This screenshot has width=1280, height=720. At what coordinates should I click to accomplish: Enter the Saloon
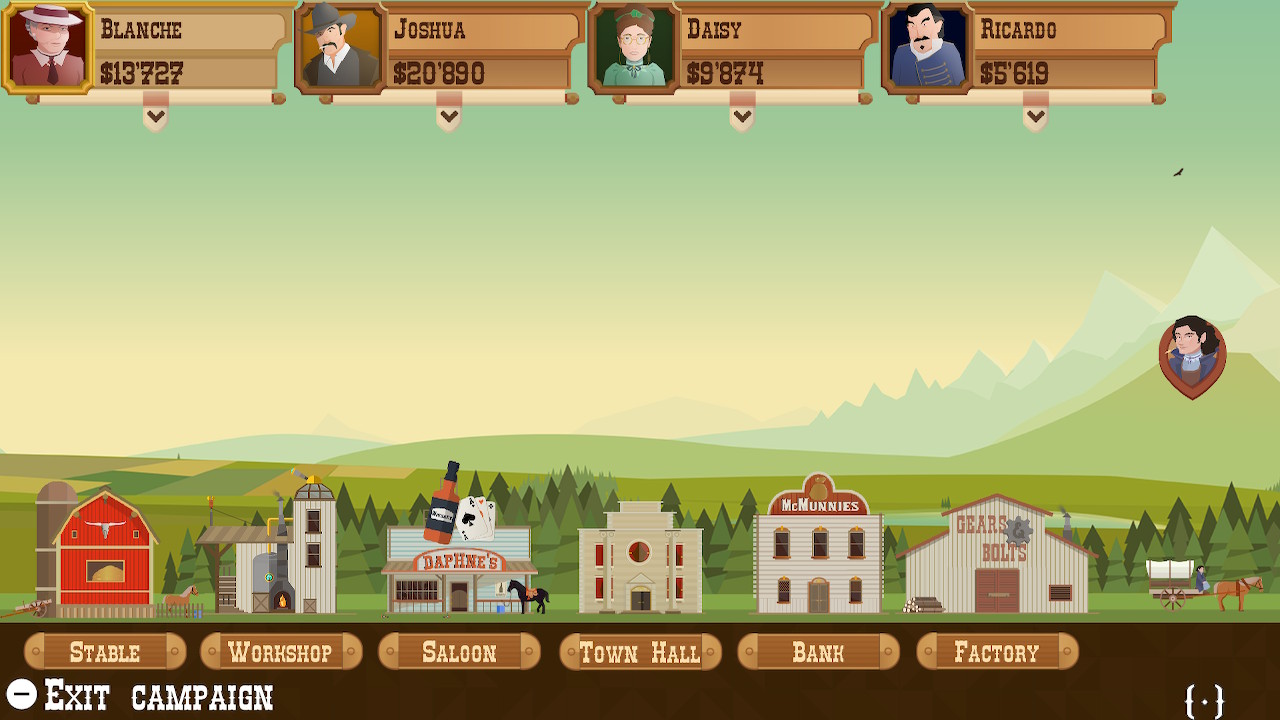[x=459, y=653]
